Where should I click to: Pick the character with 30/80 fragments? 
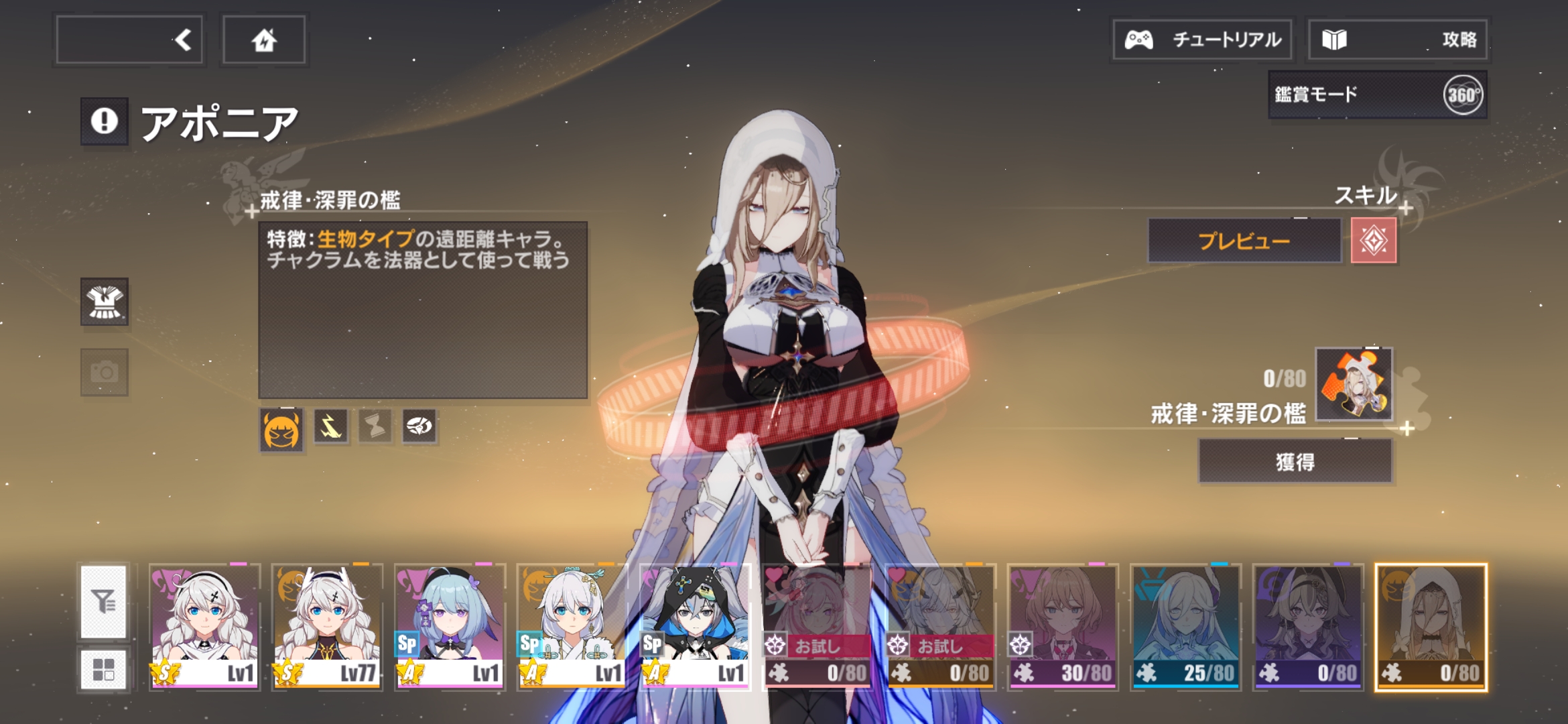1063,627
